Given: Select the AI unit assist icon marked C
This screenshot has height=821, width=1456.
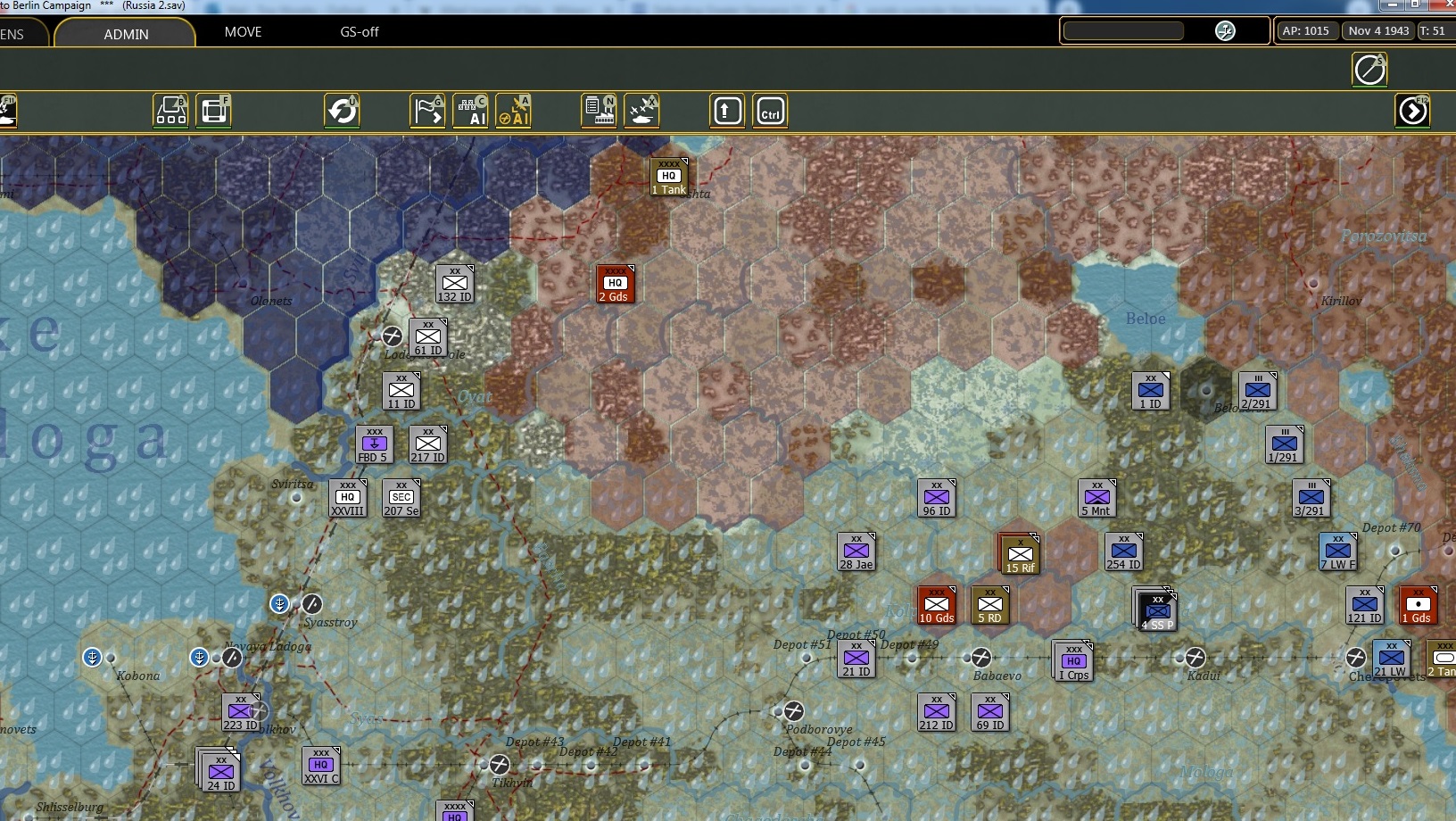Looking at the screenshot, I should [x=472, y=111].
